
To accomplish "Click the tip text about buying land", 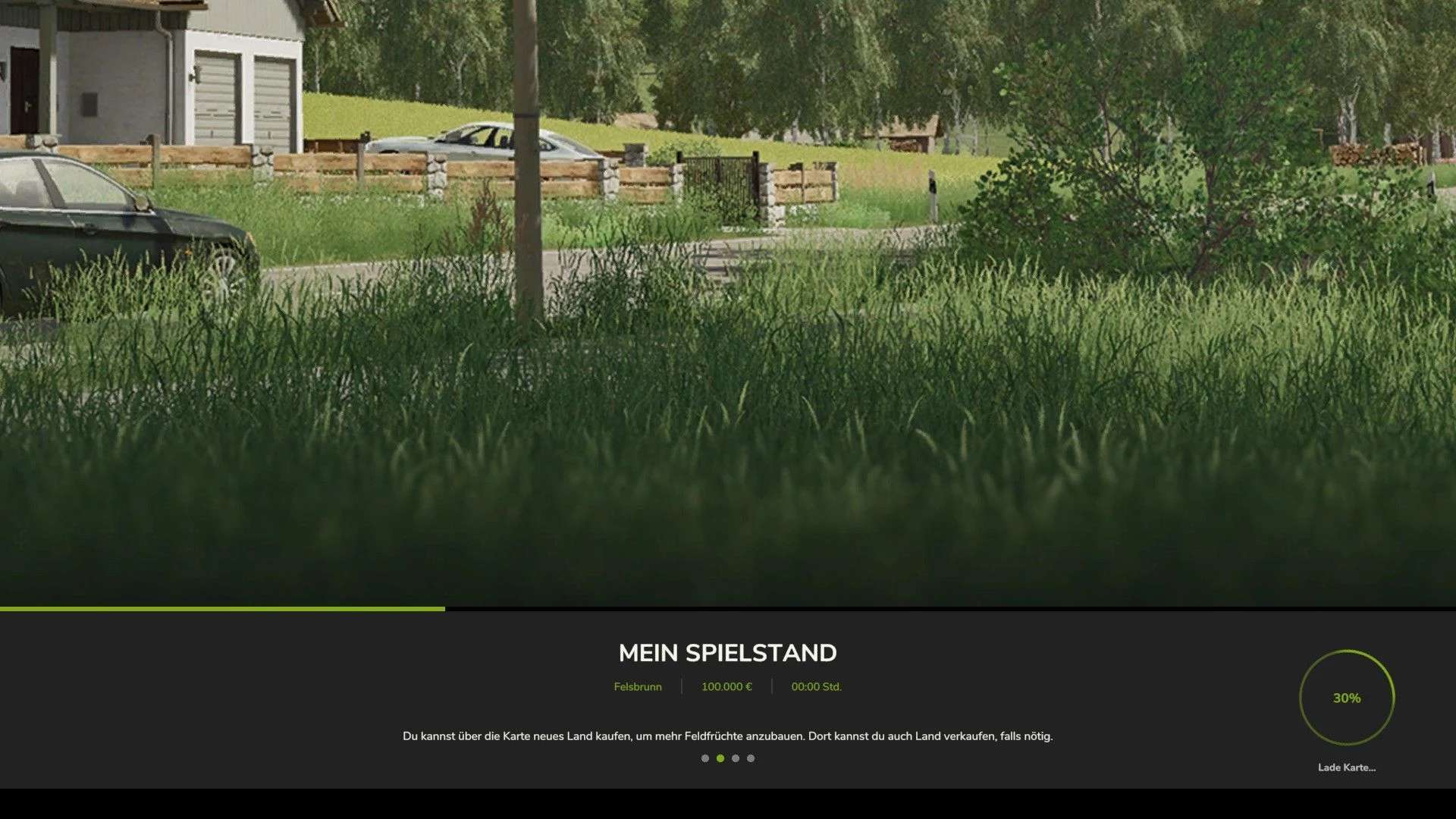I will click(728, 735).
